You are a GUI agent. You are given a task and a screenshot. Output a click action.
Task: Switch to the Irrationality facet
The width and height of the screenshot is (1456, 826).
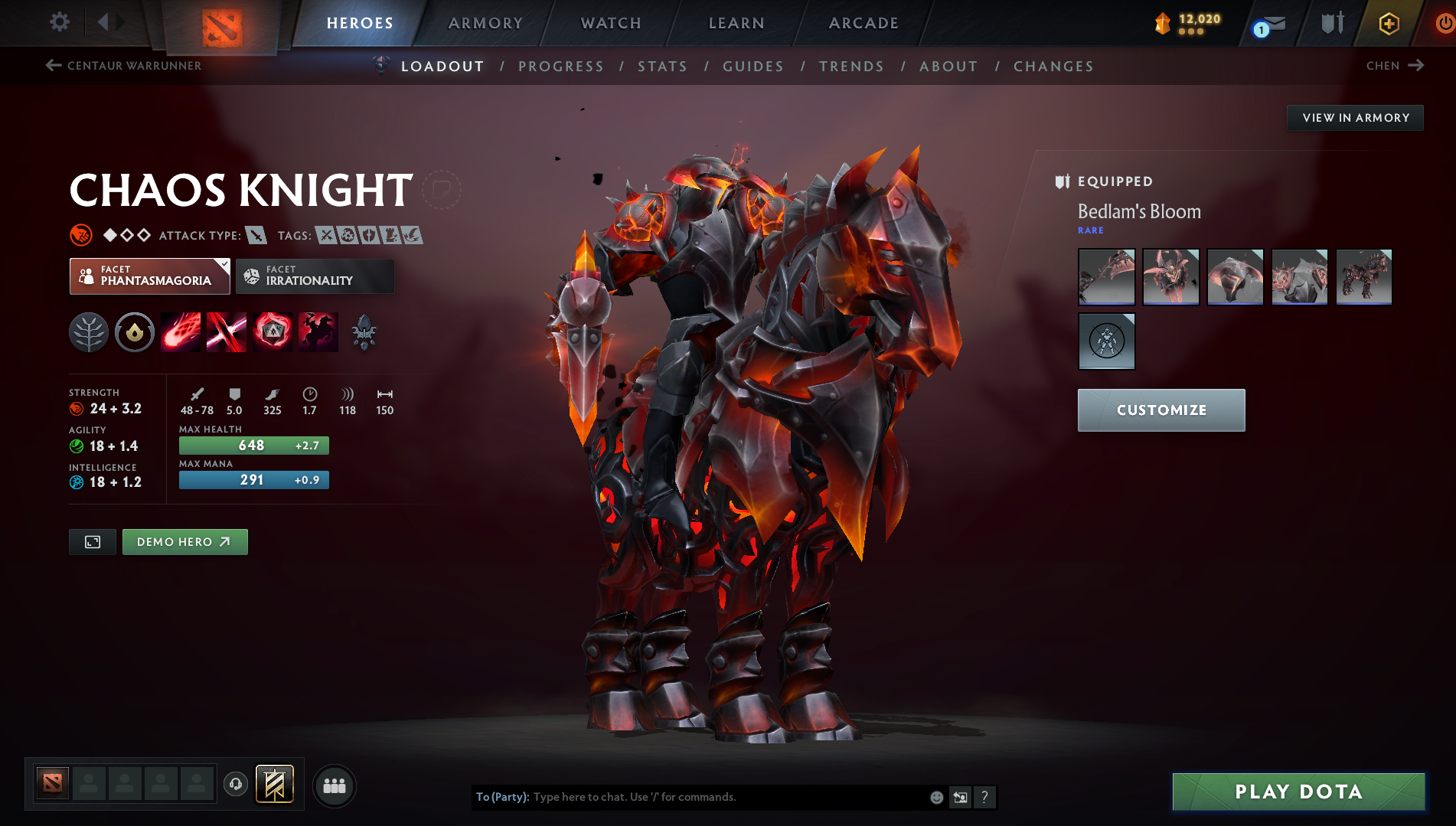(x=315, y=276)
